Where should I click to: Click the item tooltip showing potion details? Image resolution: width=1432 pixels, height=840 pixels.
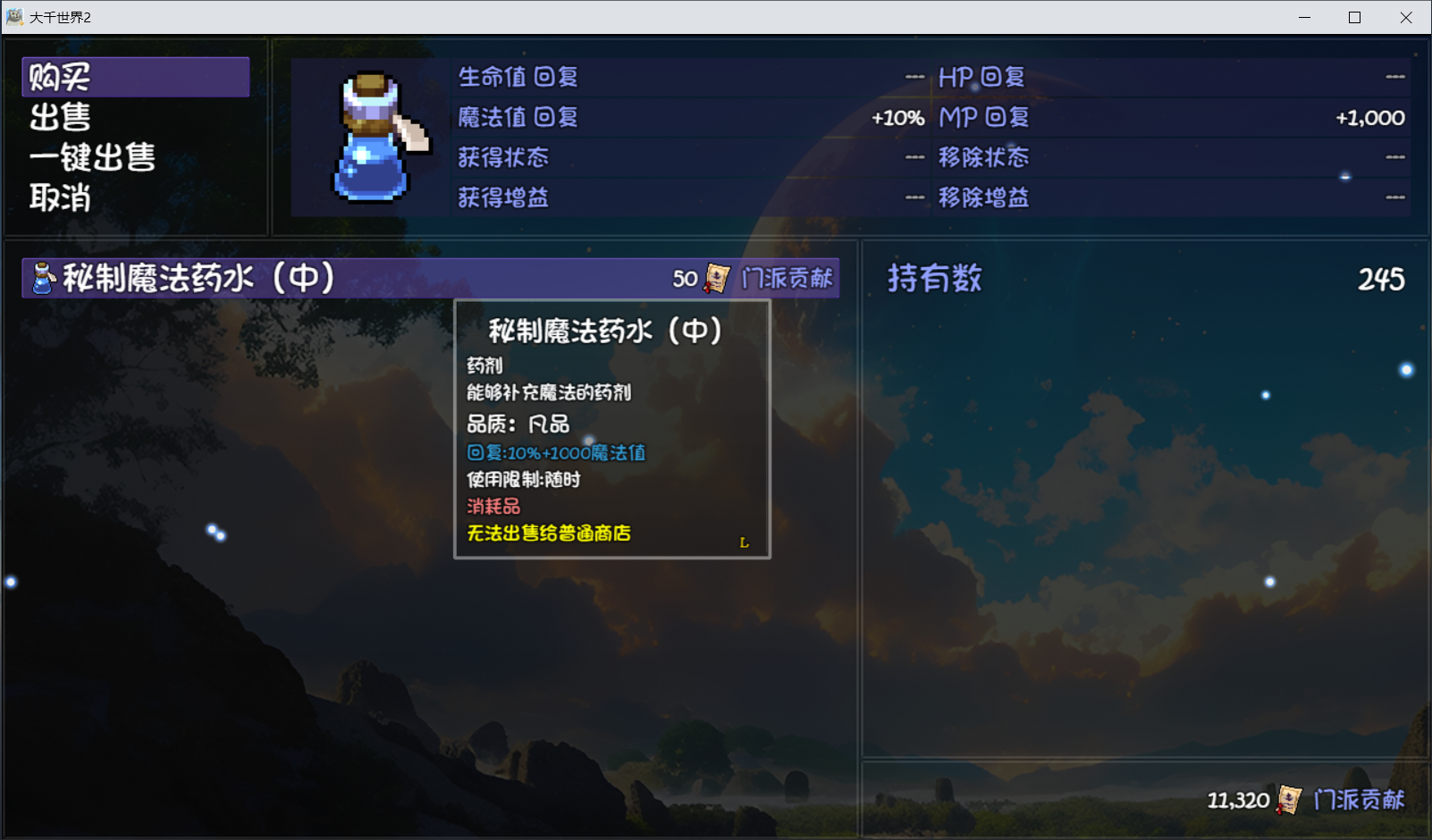(612, 429)
